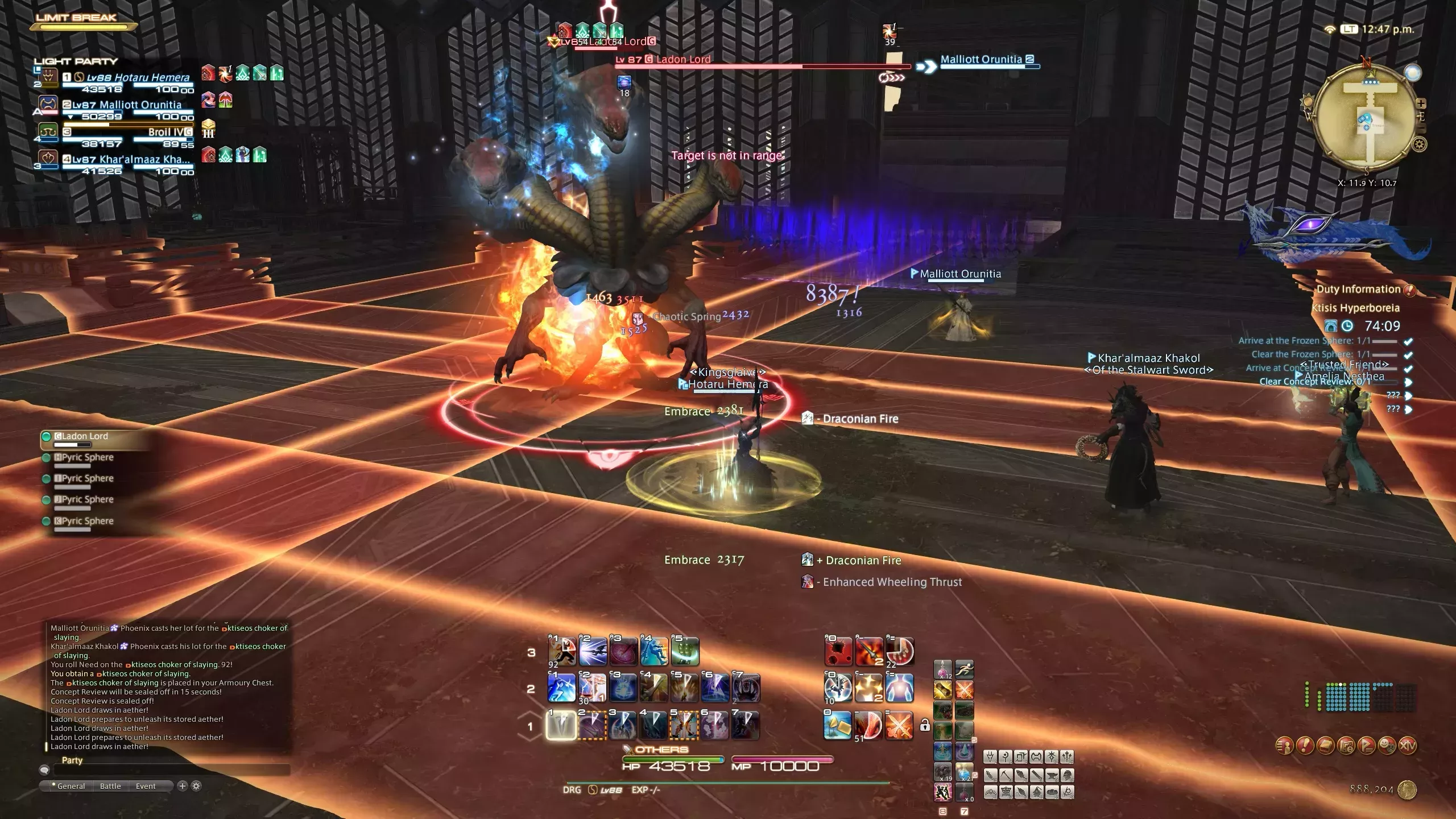
Task: Open the Duty Information help icon
Action: tap(1409, 290)
